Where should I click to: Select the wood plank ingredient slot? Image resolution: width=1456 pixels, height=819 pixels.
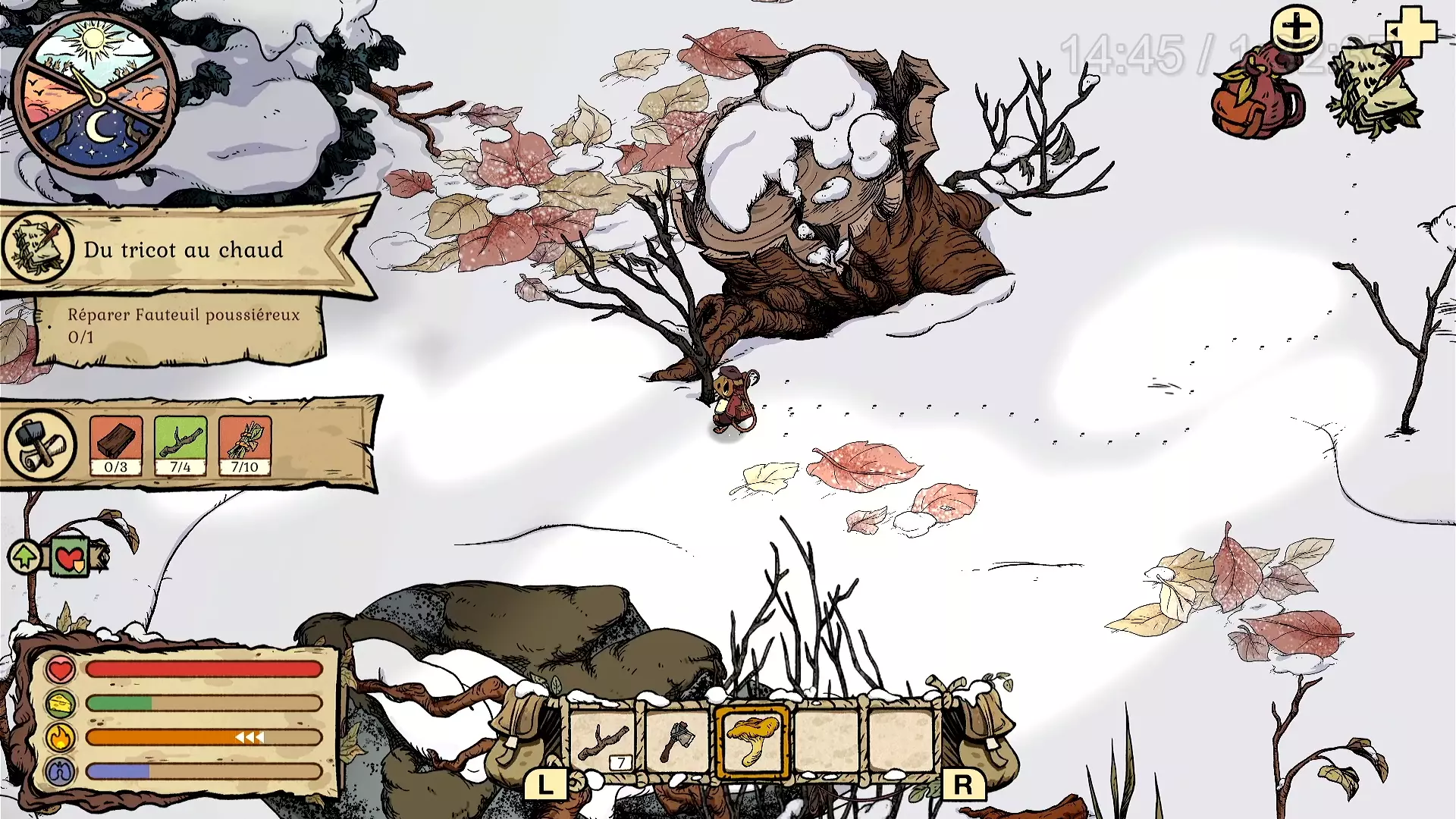click(116, 445)
